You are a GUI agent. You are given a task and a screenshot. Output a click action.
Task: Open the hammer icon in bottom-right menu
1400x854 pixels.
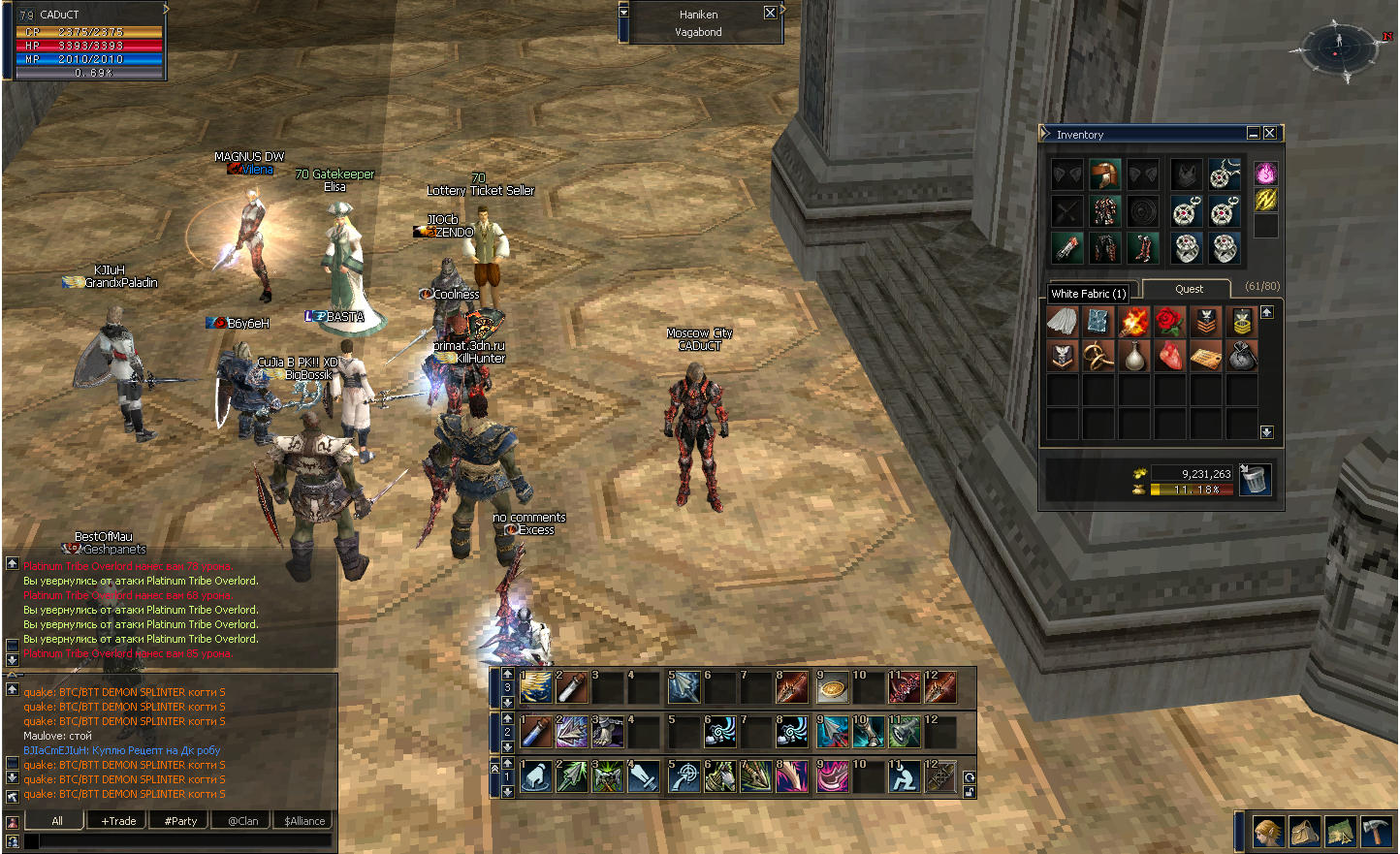(x=1376, y=832)
